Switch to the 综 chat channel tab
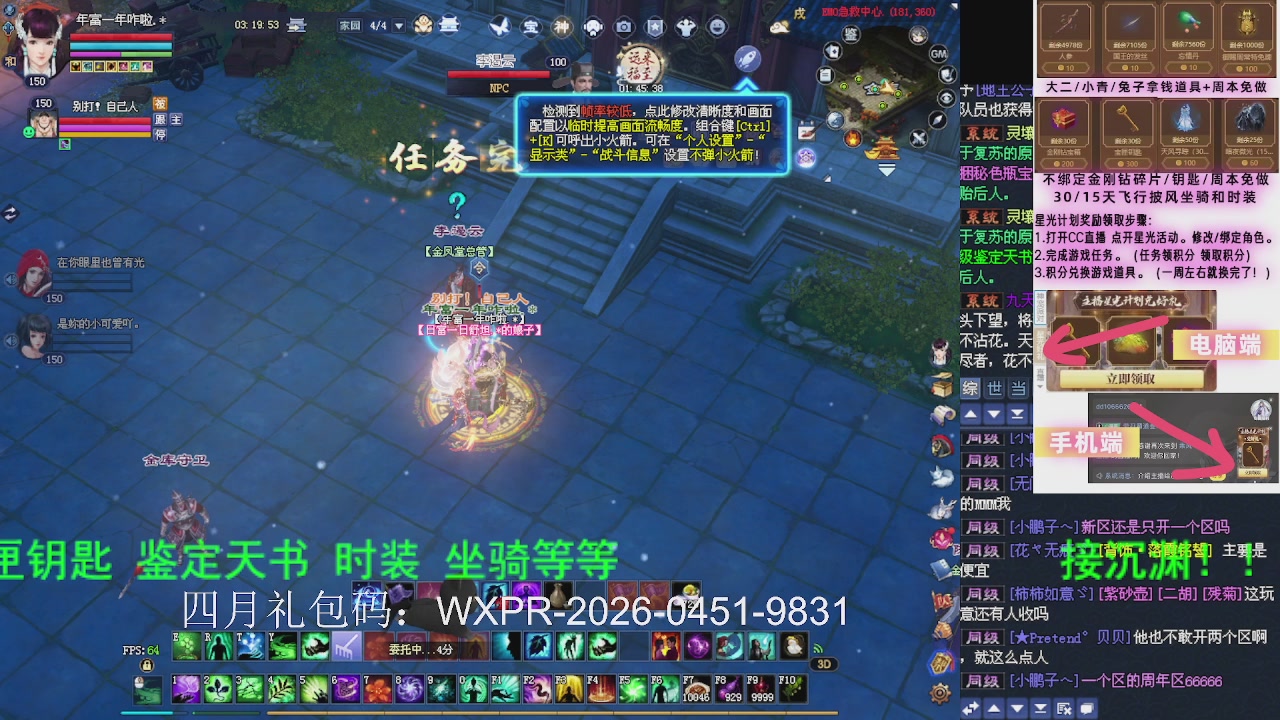The height and width of the screenshot is (720, 1280). (970, 389)
